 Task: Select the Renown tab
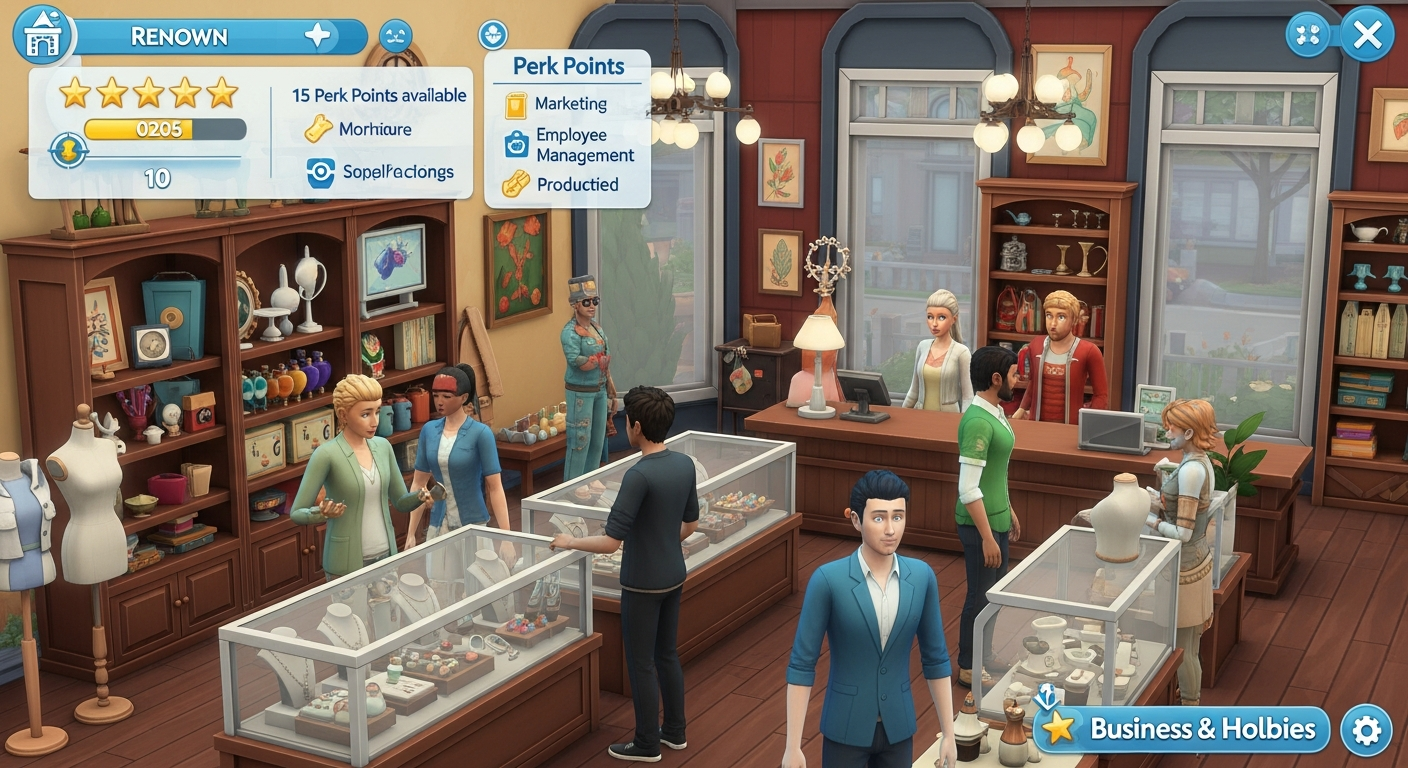(x=180, y=35)
